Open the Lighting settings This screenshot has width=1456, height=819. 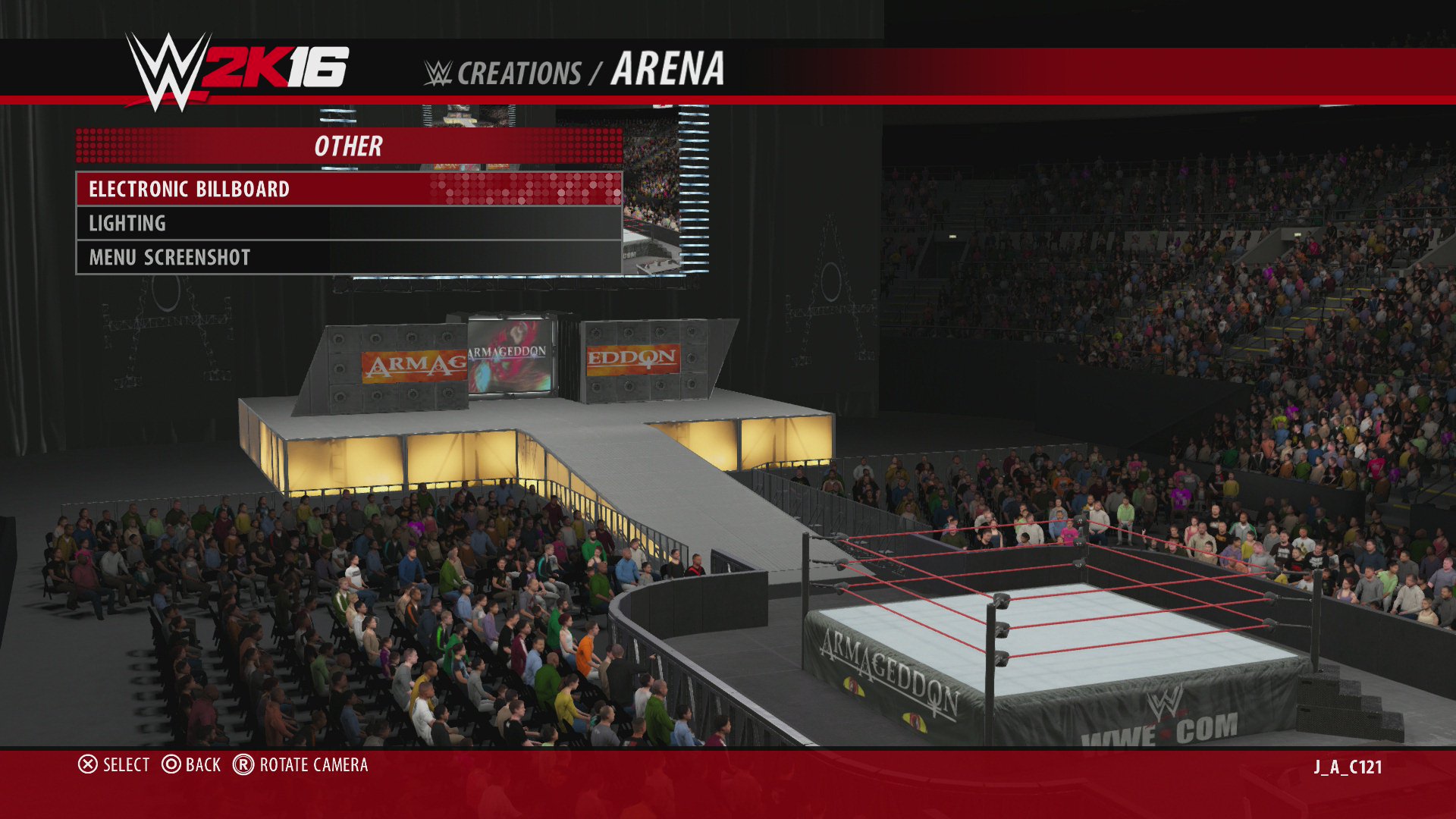click(127, 223)
